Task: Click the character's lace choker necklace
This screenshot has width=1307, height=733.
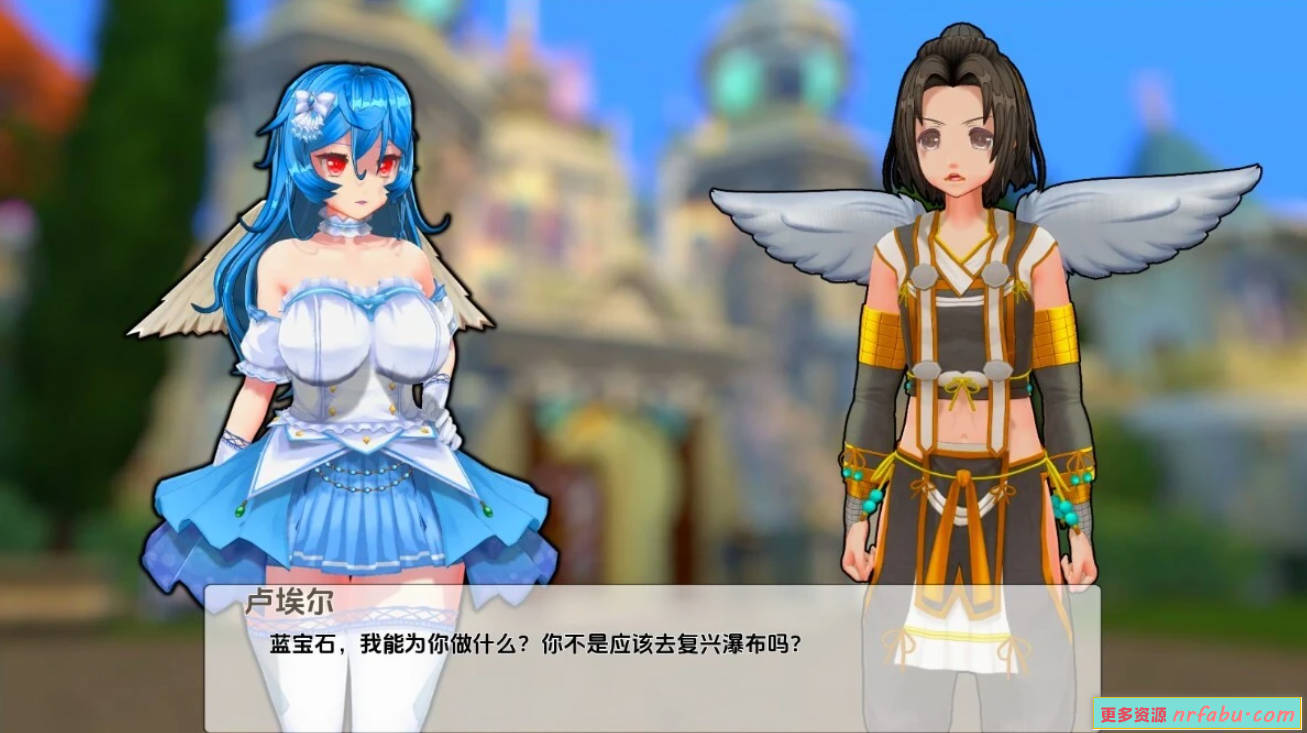Action: coord(345,225)
